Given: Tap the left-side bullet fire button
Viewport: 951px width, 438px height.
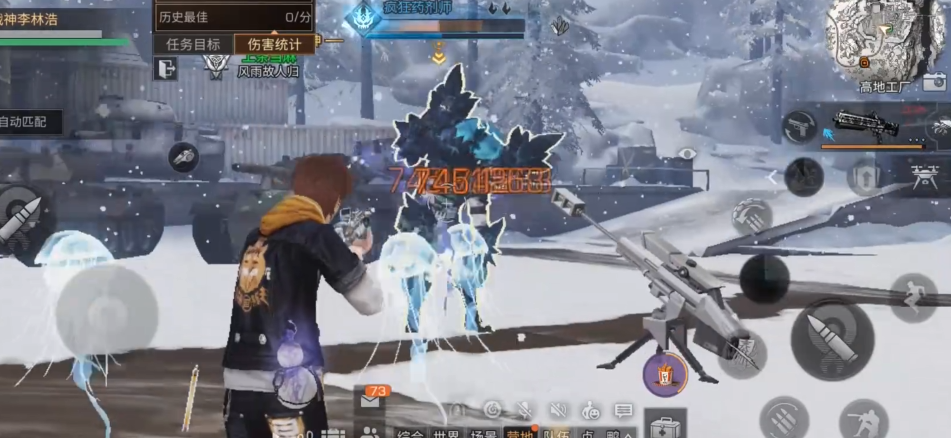Looking at the screenshot, I should click(20, 219).
